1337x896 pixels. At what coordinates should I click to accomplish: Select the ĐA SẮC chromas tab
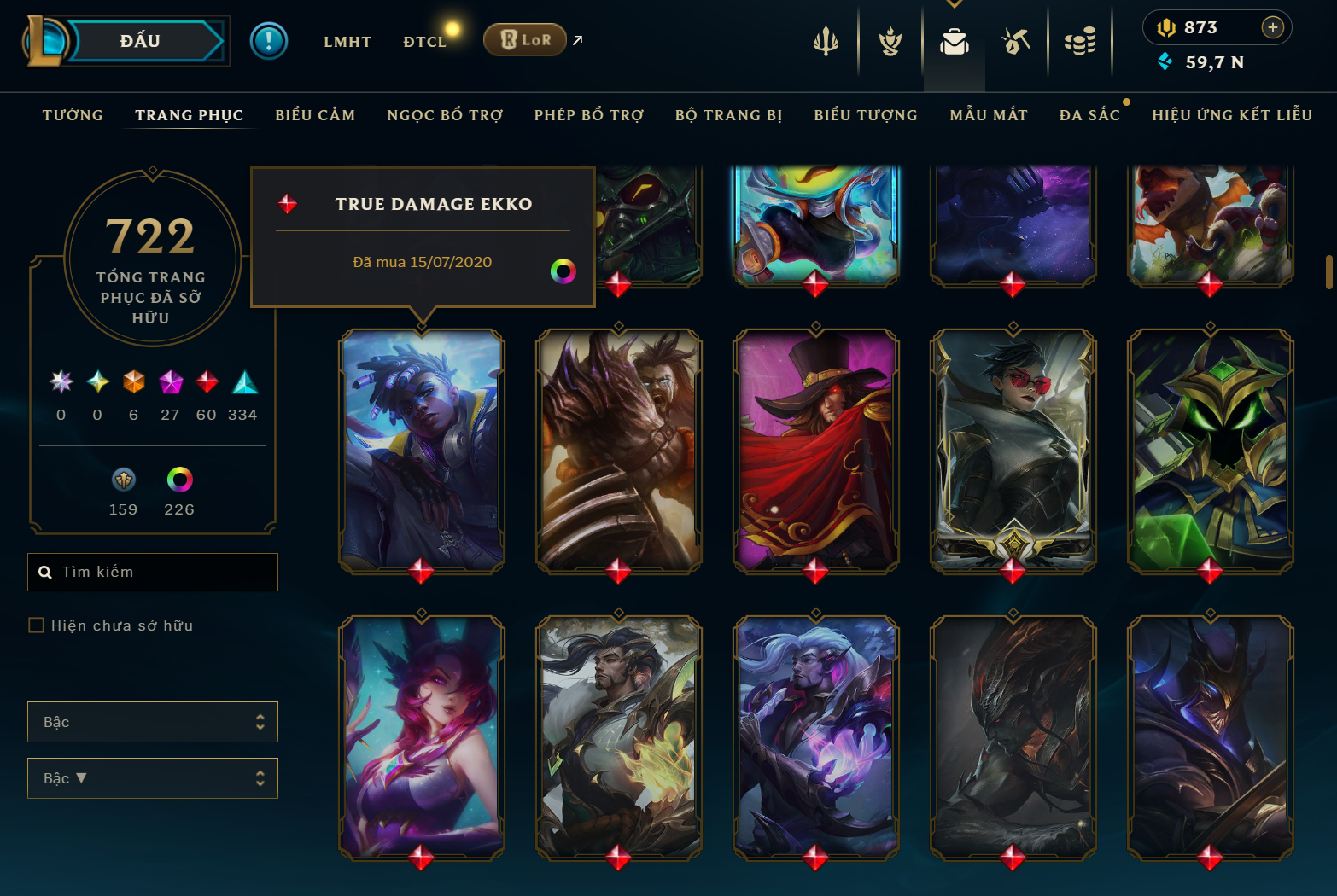1089,115
